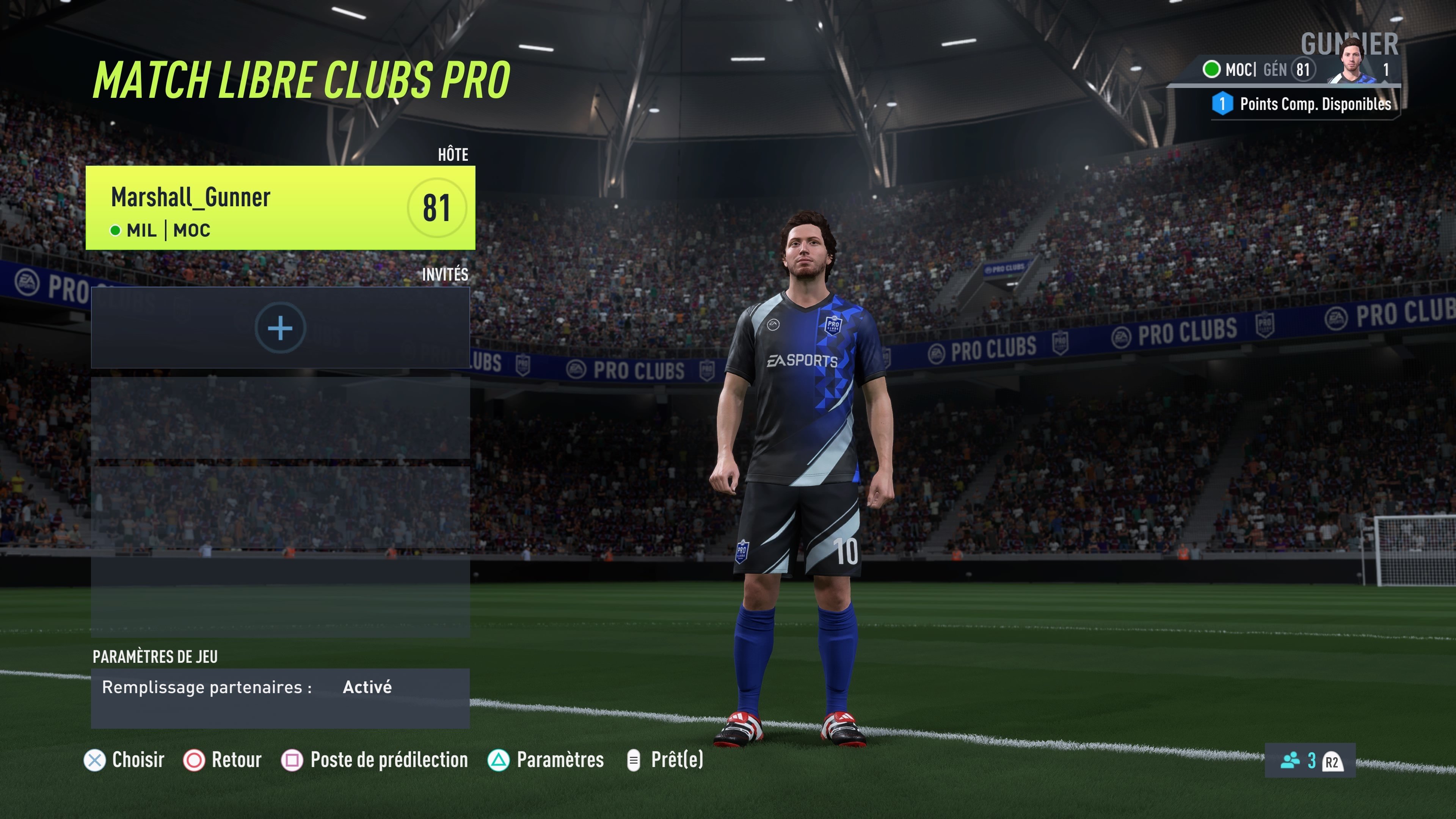
Task: Add a guest with the plus slot
Action: [x=280, y=328]
